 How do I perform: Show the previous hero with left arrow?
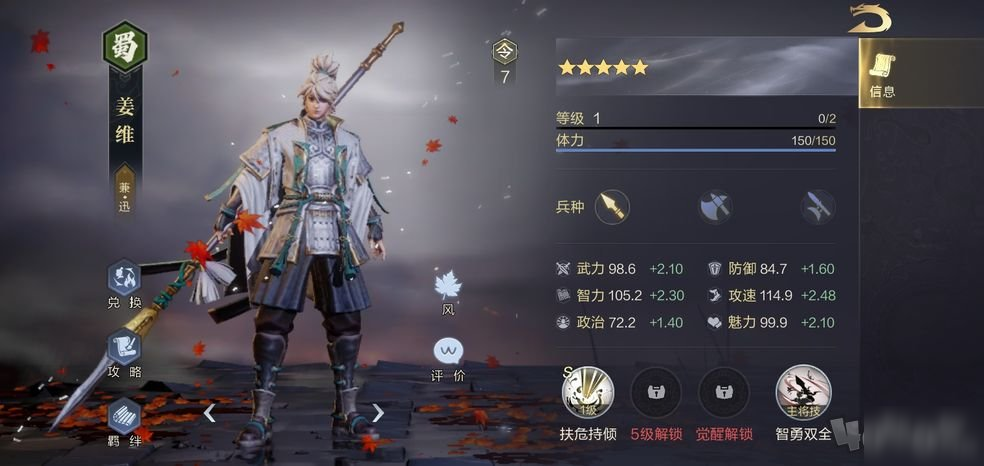coord(209,412)
